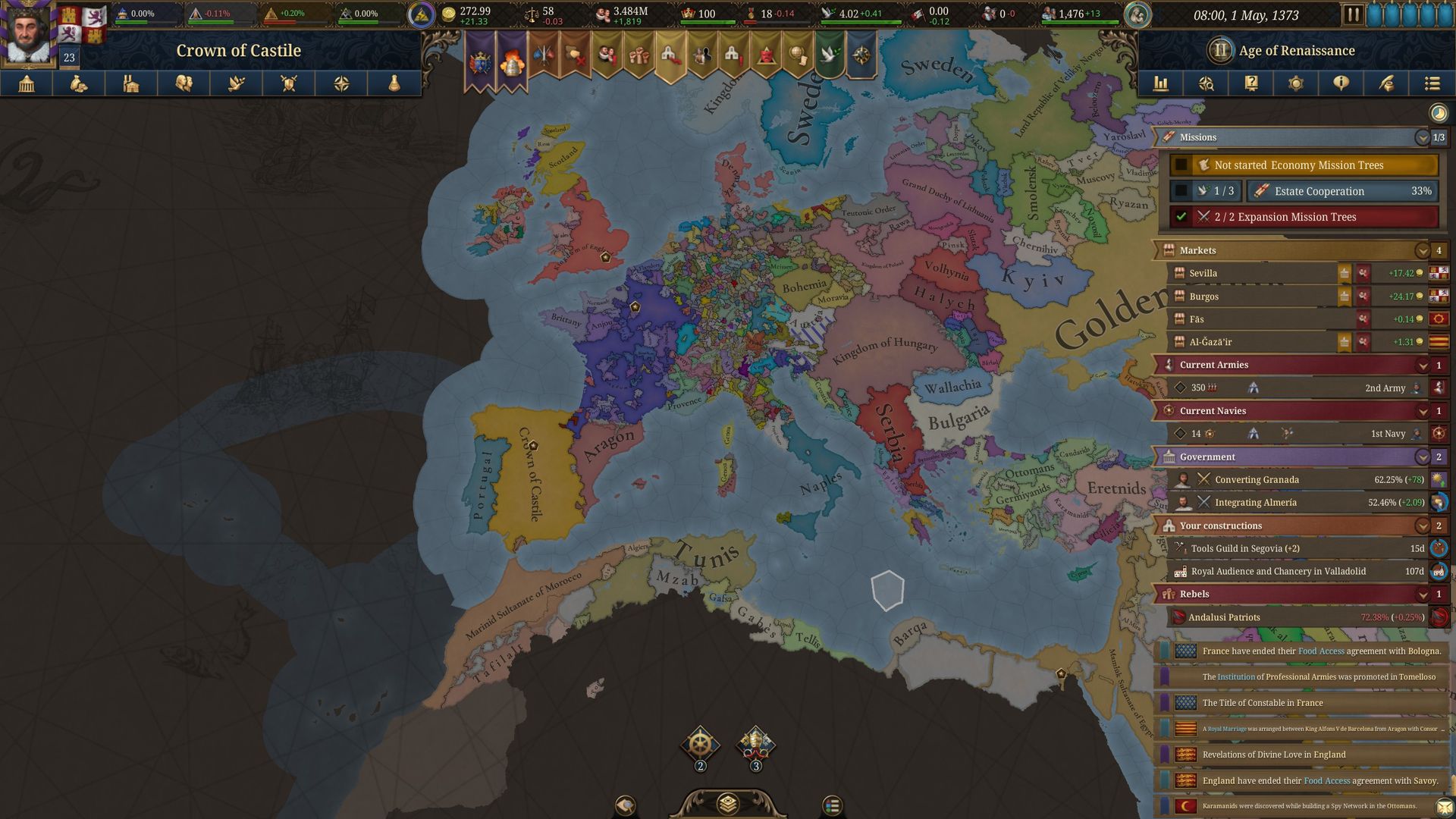Image resolution: width=1456 pixels, height=819 pixels.
Task: Open the Government tab with the columned building icon
Action: (27, 84)
